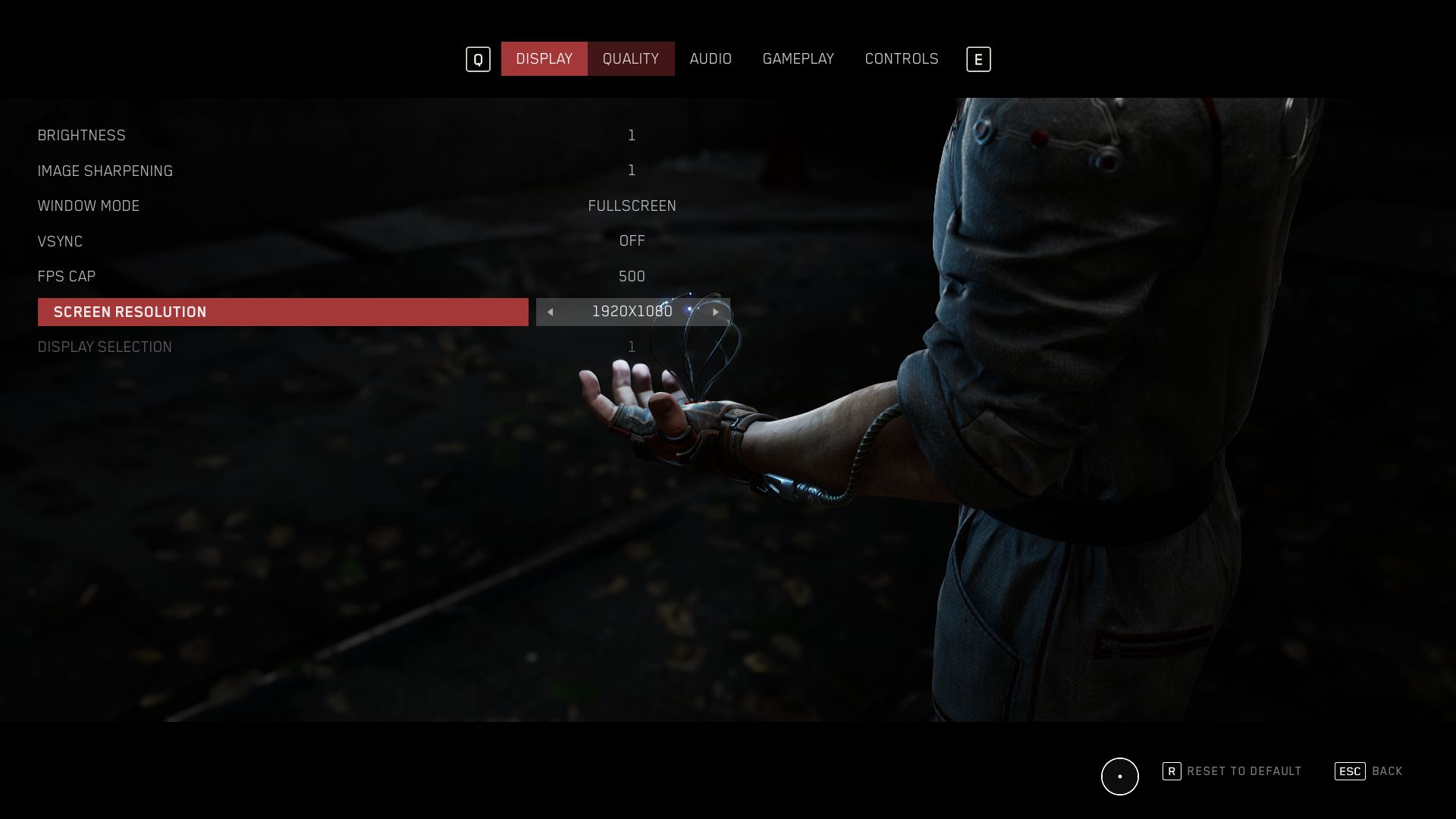Open the Controls tab

[x=901, y=58]
